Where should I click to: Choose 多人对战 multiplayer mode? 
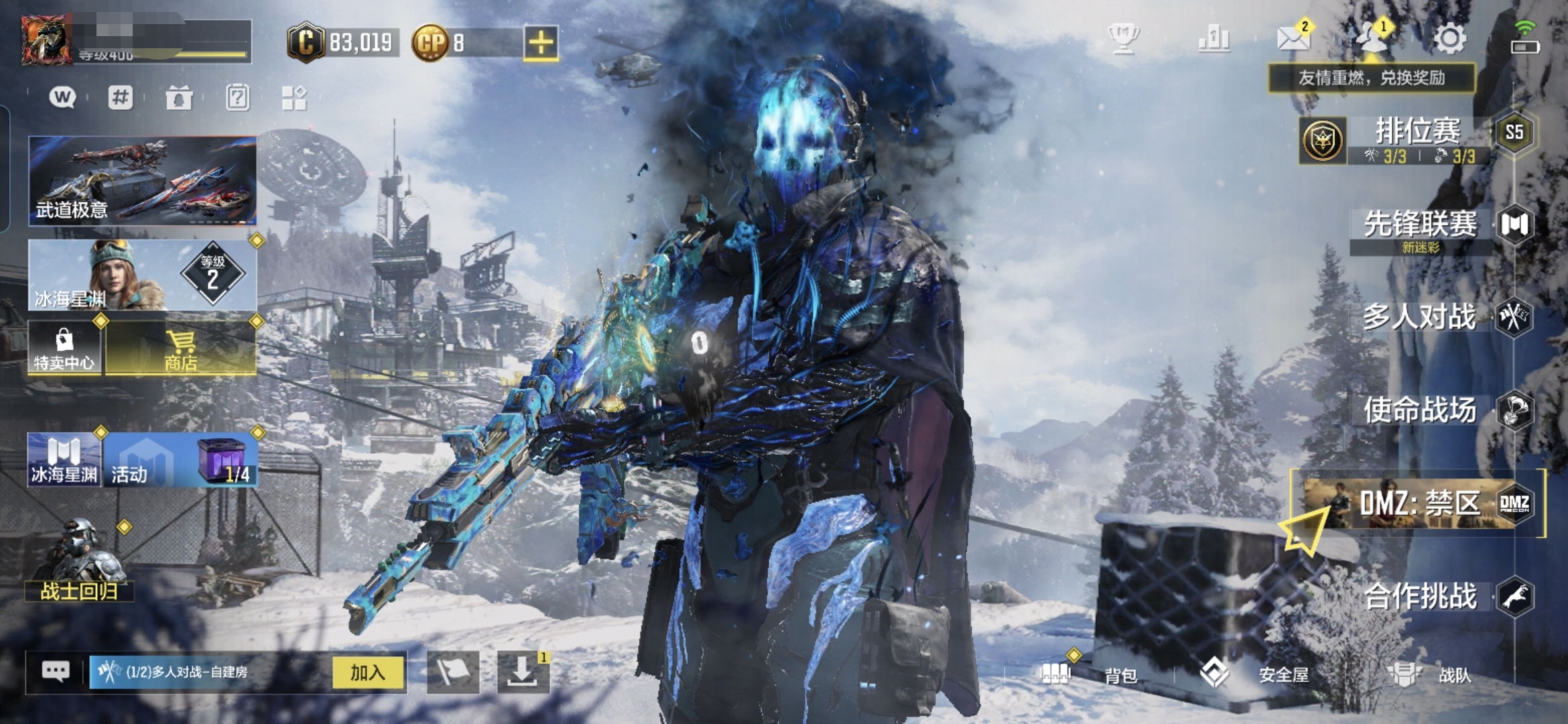tap(1421, 317)
